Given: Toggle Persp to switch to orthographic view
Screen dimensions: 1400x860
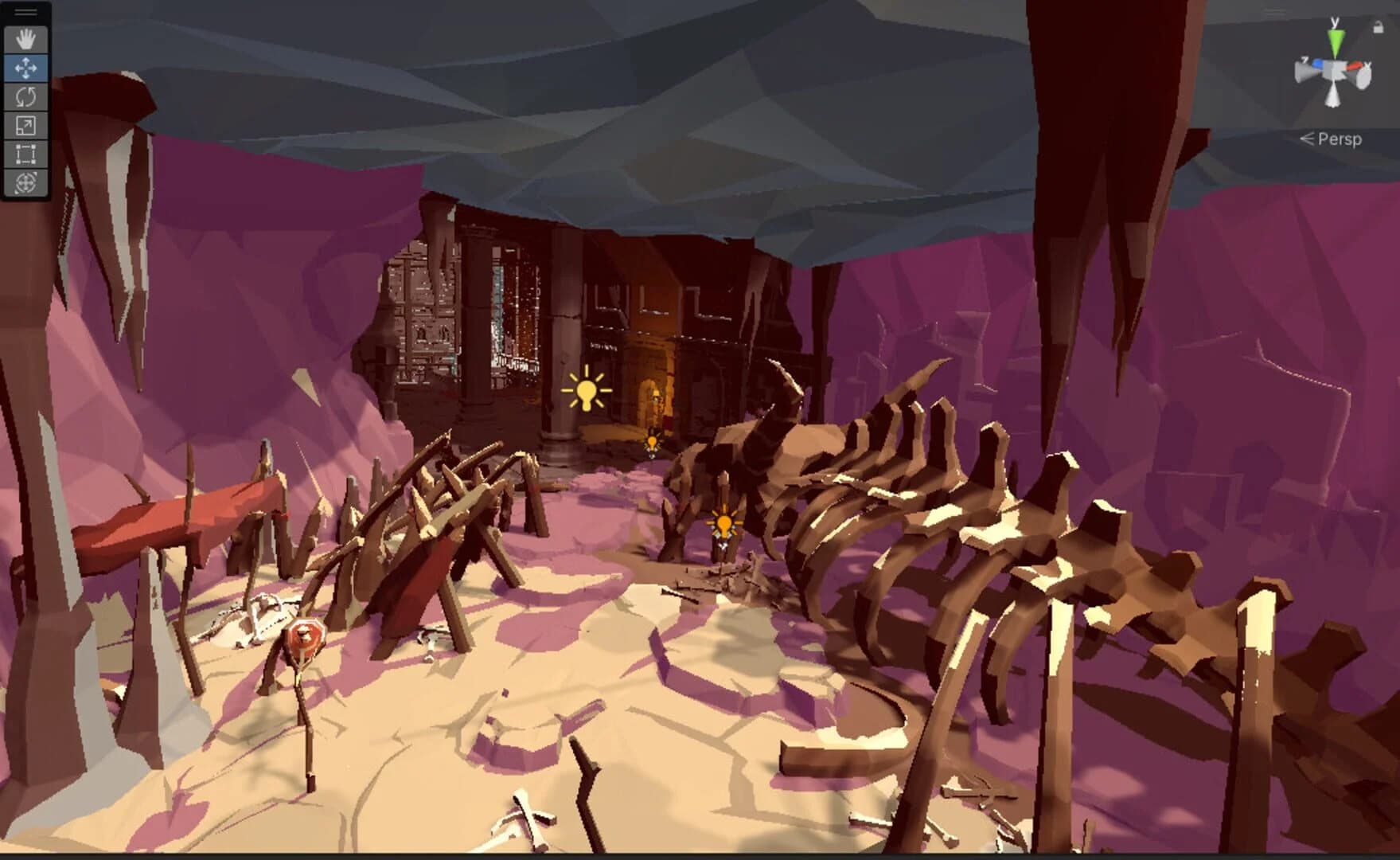Looking at the screenshot, I should 1340,138.
